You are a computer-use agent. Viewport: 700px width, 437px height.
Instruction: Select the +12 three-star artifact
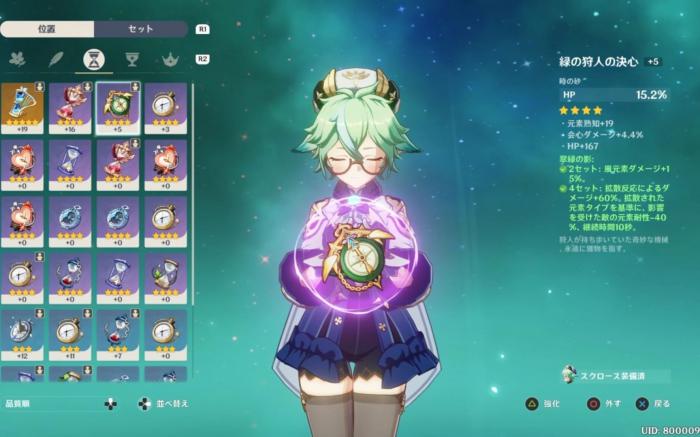(x=21, y=333)
